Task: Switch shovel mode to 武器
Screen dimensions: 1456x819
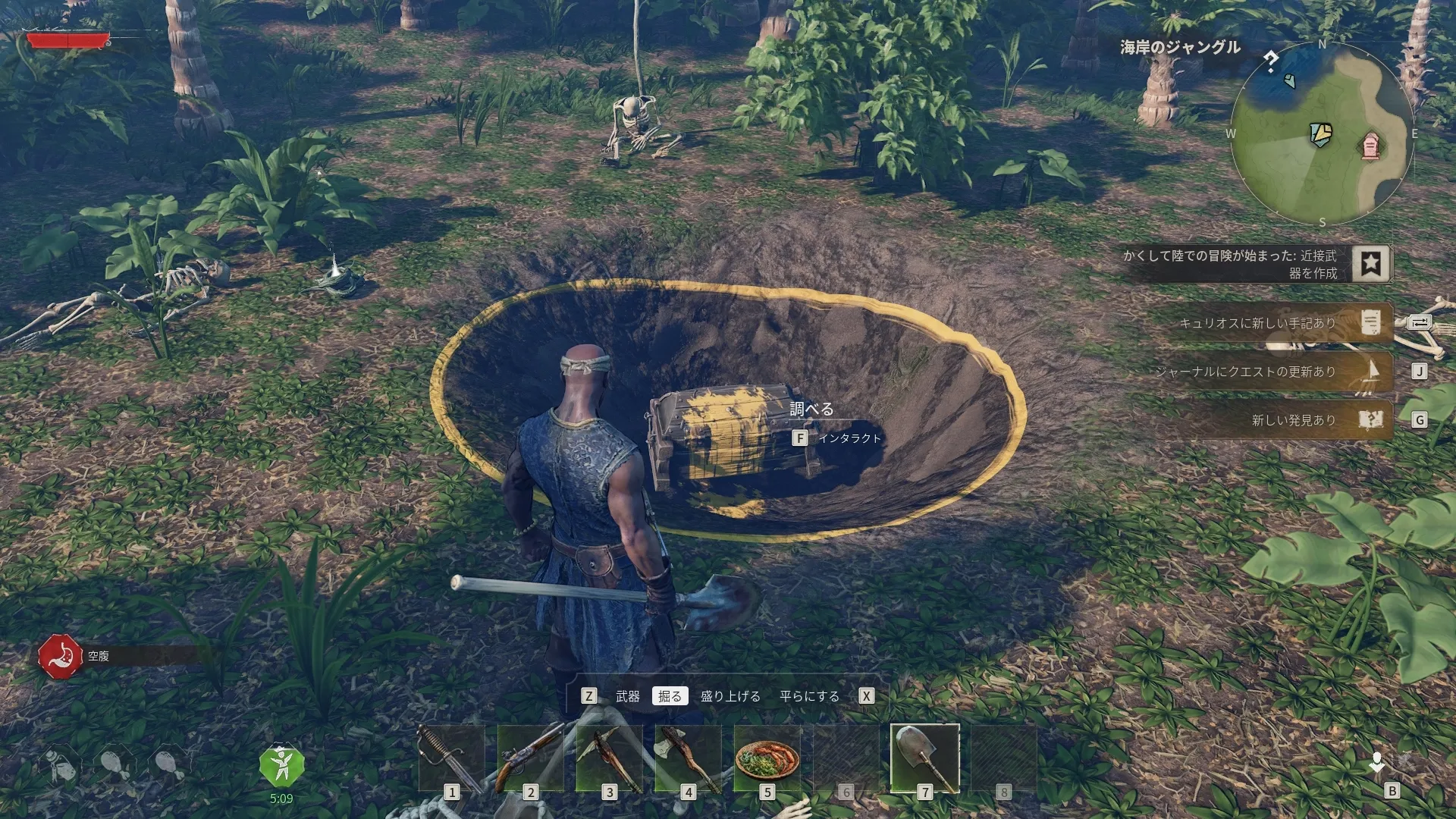Action: point(627,696)
